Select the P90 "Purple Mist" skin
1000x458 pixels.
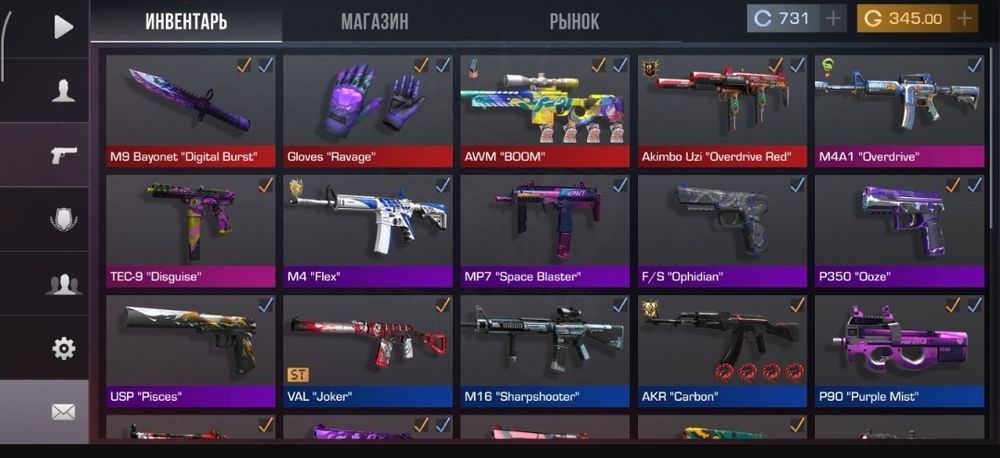(x=897, y=350)
